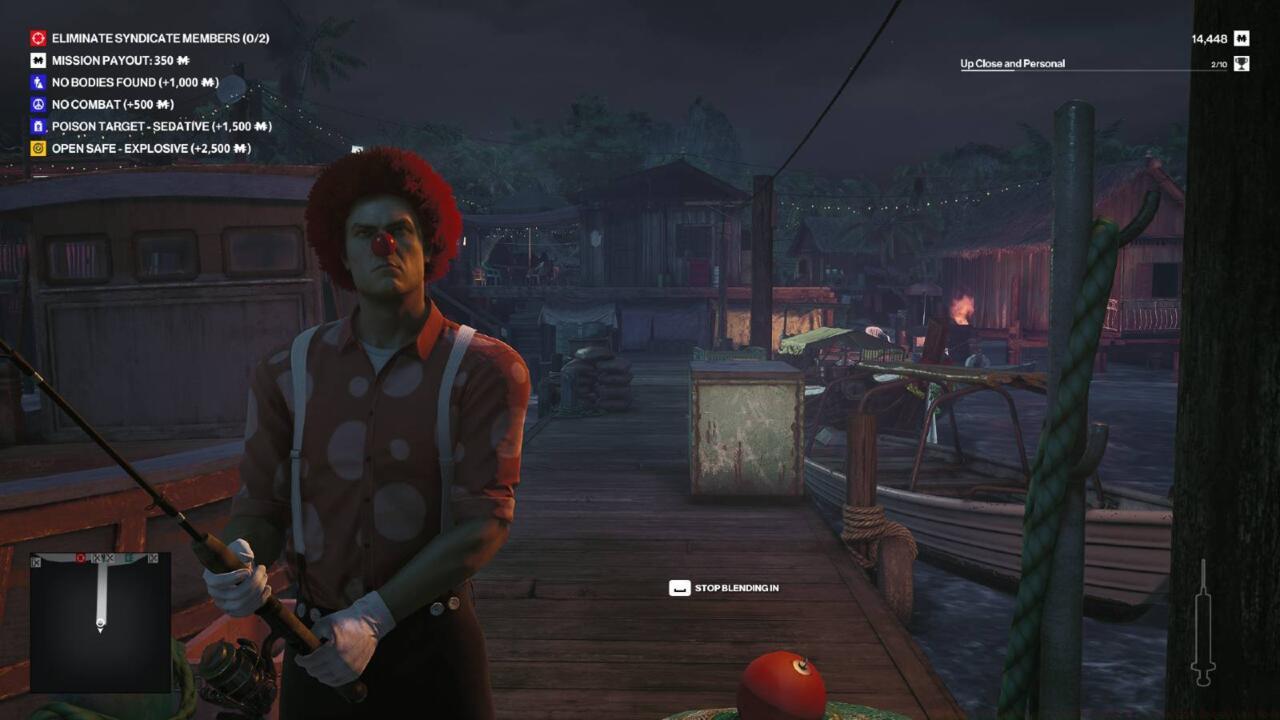This screenshot has width=1280, height=720.
Task: Click the No Combat peace-symbol icon
Action: 38,104
